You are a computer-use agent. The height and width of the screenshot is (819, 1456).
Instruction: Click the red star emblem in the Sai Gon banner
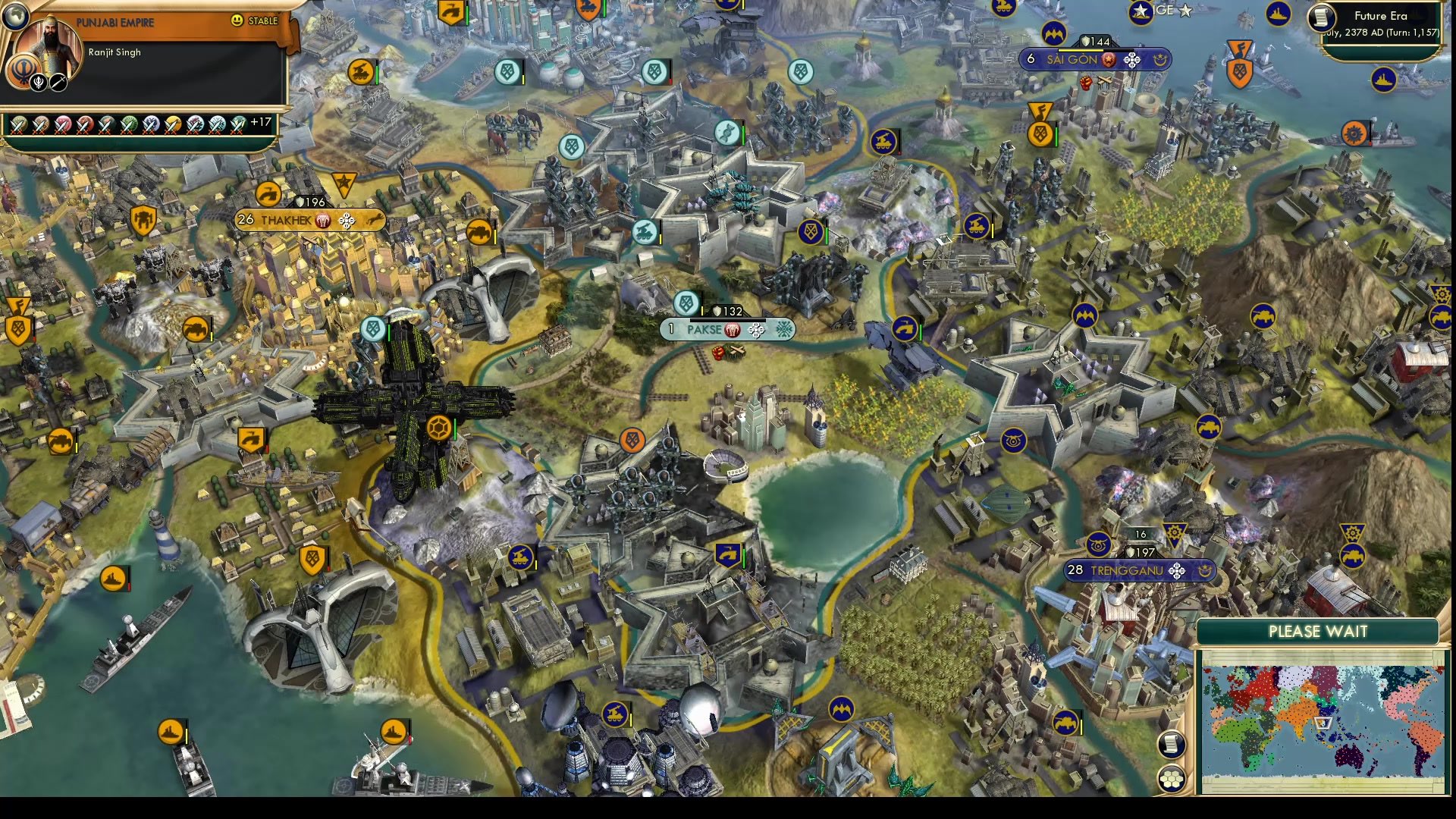pos(1108,59)
